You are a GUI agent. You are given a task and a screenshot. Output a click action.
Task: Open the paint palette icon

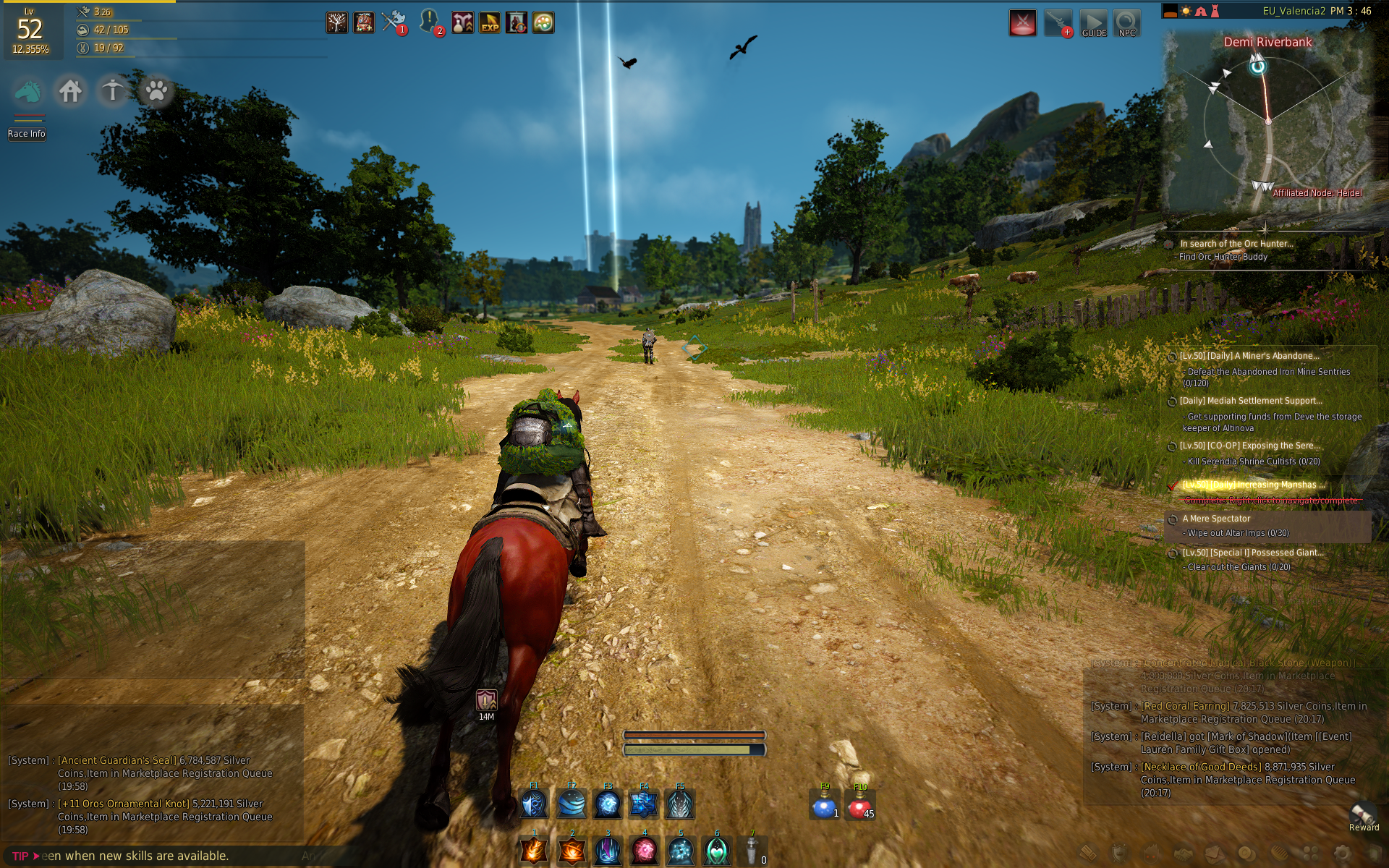point(543,23)
